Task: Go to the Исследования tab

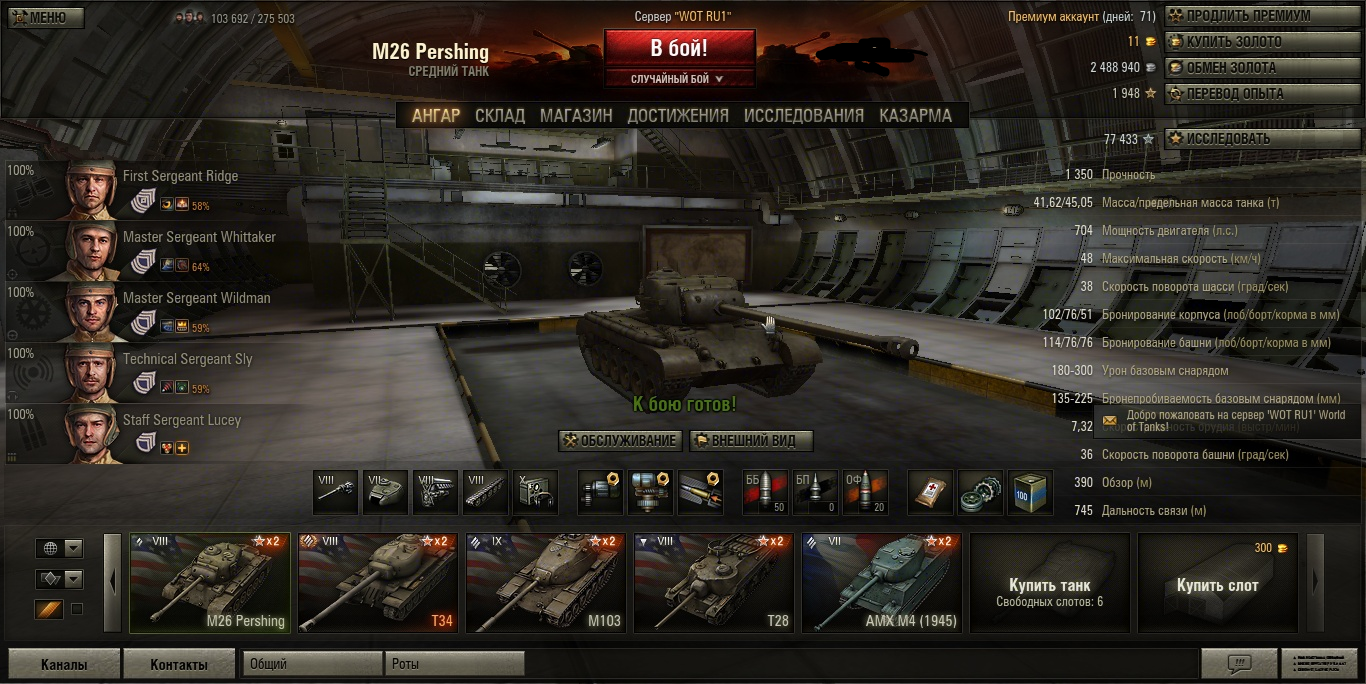Action: (803, 115)
